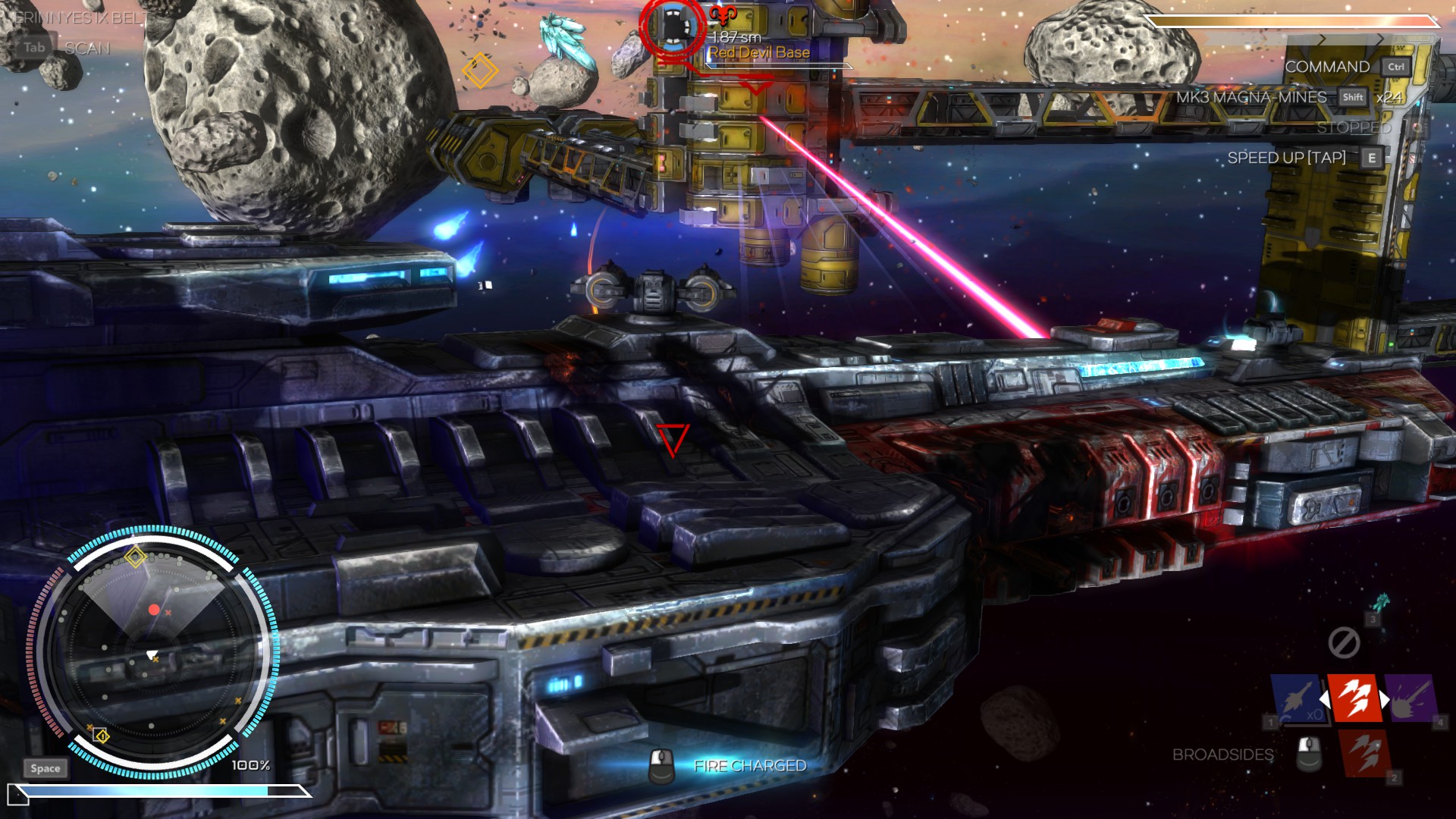Viewport: 1456px width, 819px height.
Task: Select the yellow diamond marker on the radar
Action: (136, 557)
